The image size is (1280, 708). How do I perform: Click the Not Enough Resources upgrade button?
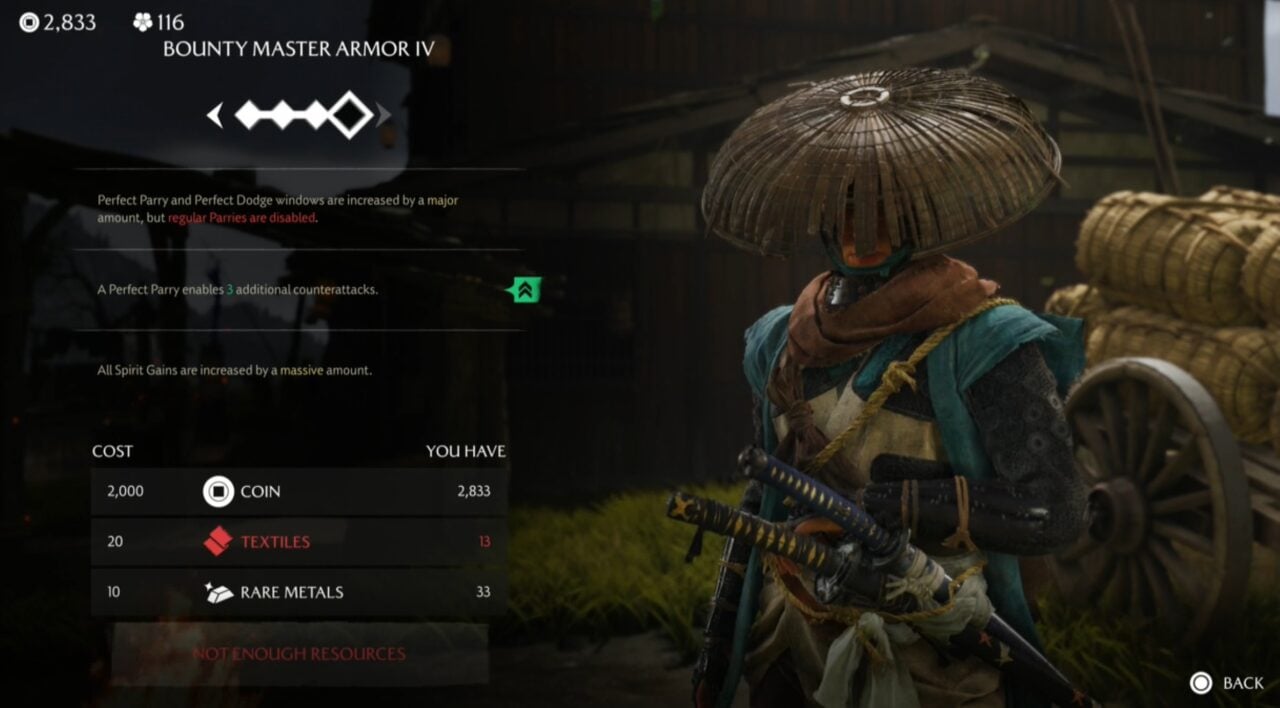pyautogui.click(x=299, y=654)
